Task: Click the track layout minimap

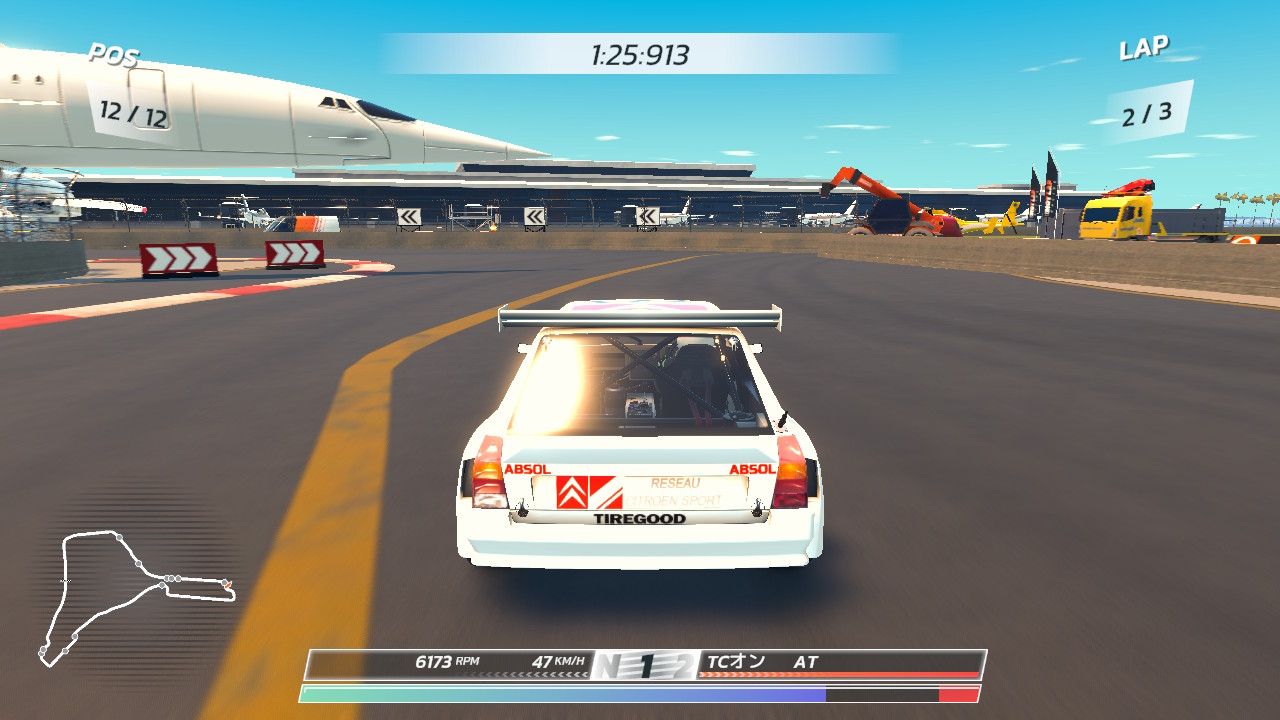Action: tap(135, 596)
